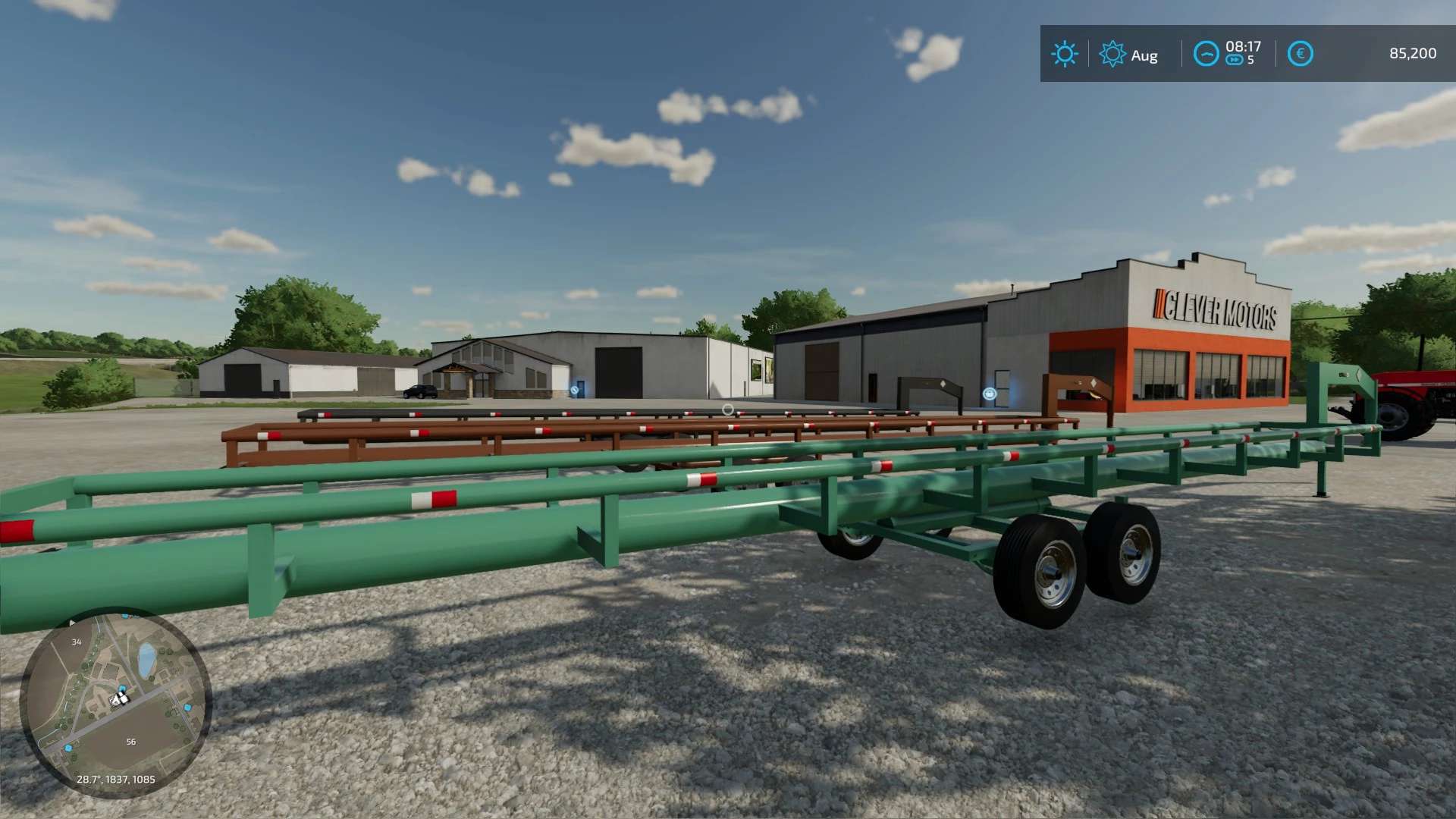The image size is (1456, 819).
Task: Select field number 56 on the minimap
Action: [x=131, y=742]
